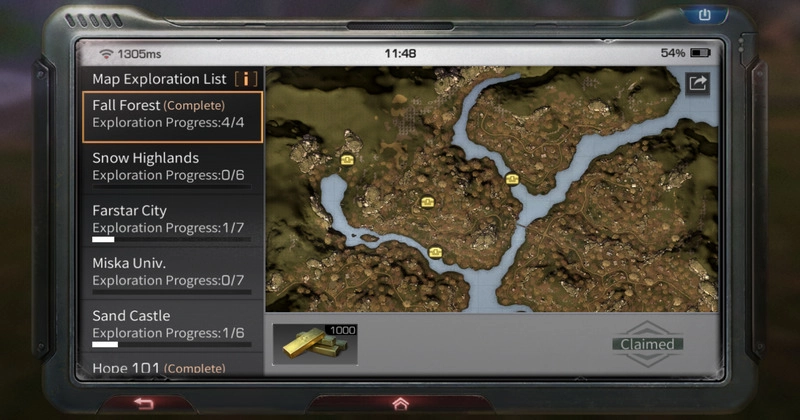The height and width of the screenshot is (420, 800).
Task: Open the Snow Highlands exploration entry
Action: click(x=172, y=167)
